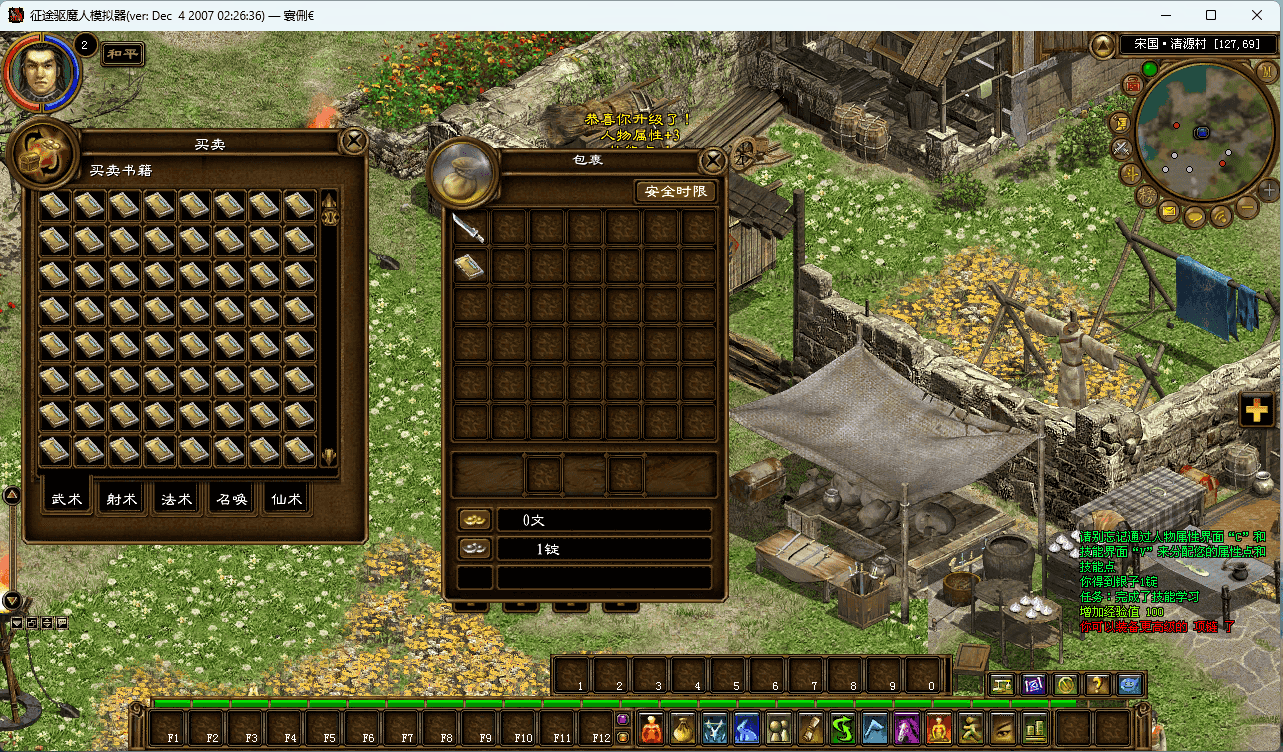Viewport: 1283px width, 752px height.
Task: Zoom out the minimap with minus button
Action: 1247,207
